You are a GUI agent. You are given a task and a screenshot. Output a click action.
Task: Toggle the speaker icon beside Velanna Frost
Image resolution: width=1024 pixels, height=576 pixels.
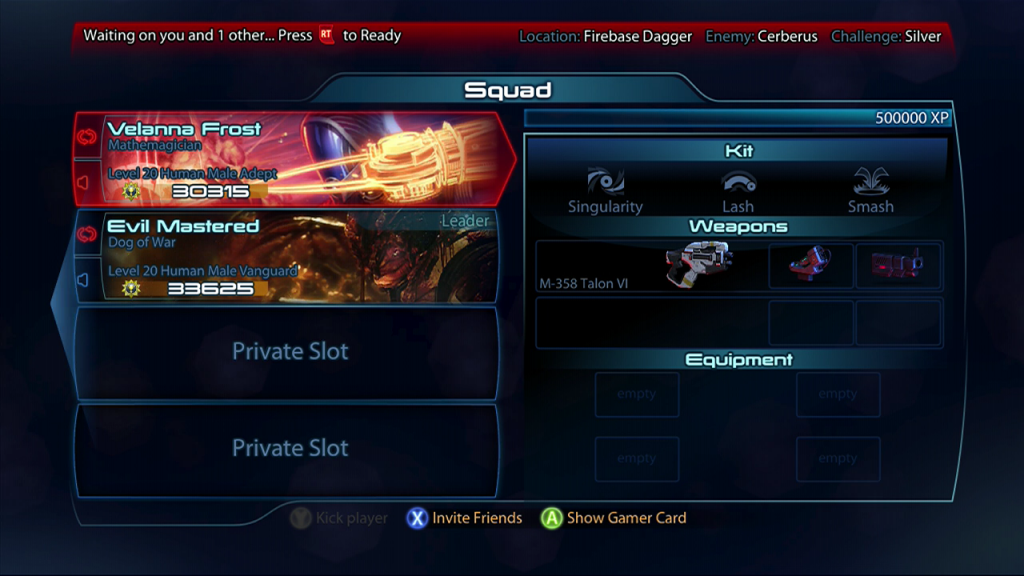pos(84,183)
